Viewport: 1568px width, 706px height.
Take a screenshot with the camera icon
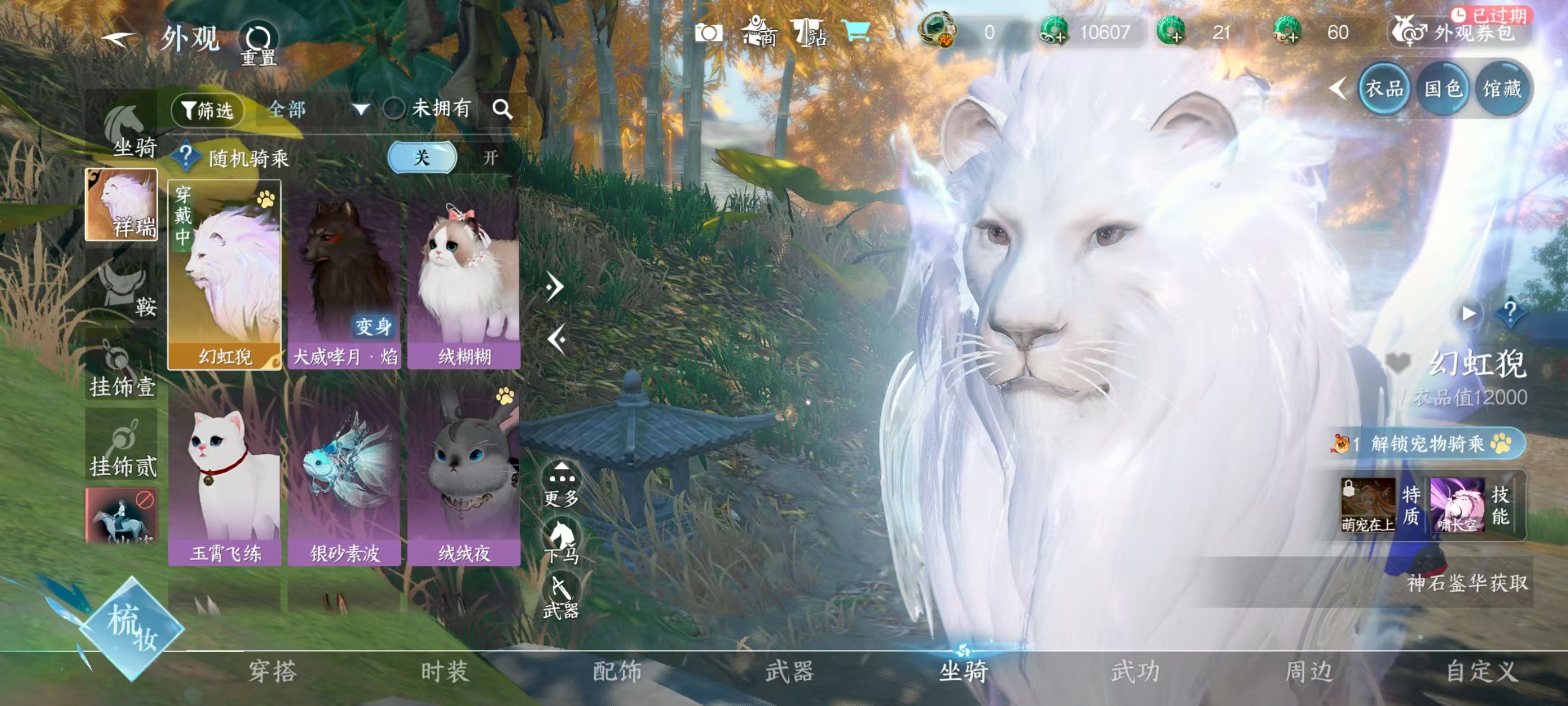708,32
